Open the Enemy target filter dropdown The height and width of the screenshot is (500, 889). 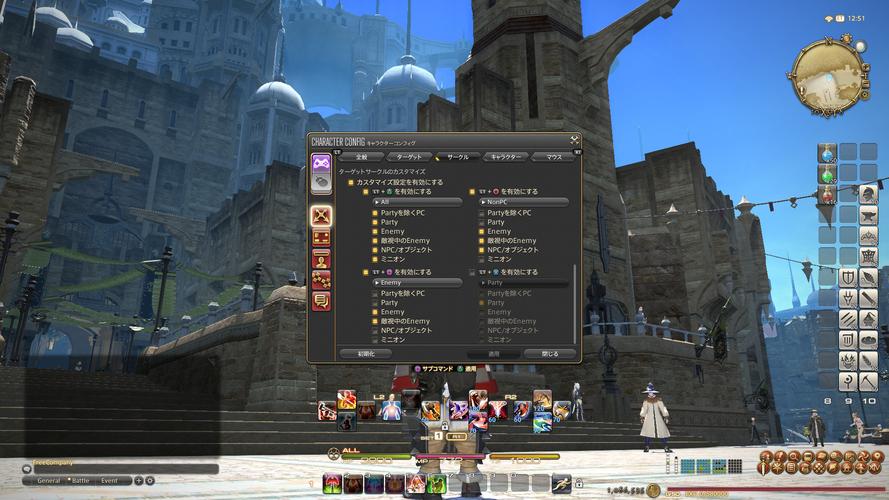416,283
